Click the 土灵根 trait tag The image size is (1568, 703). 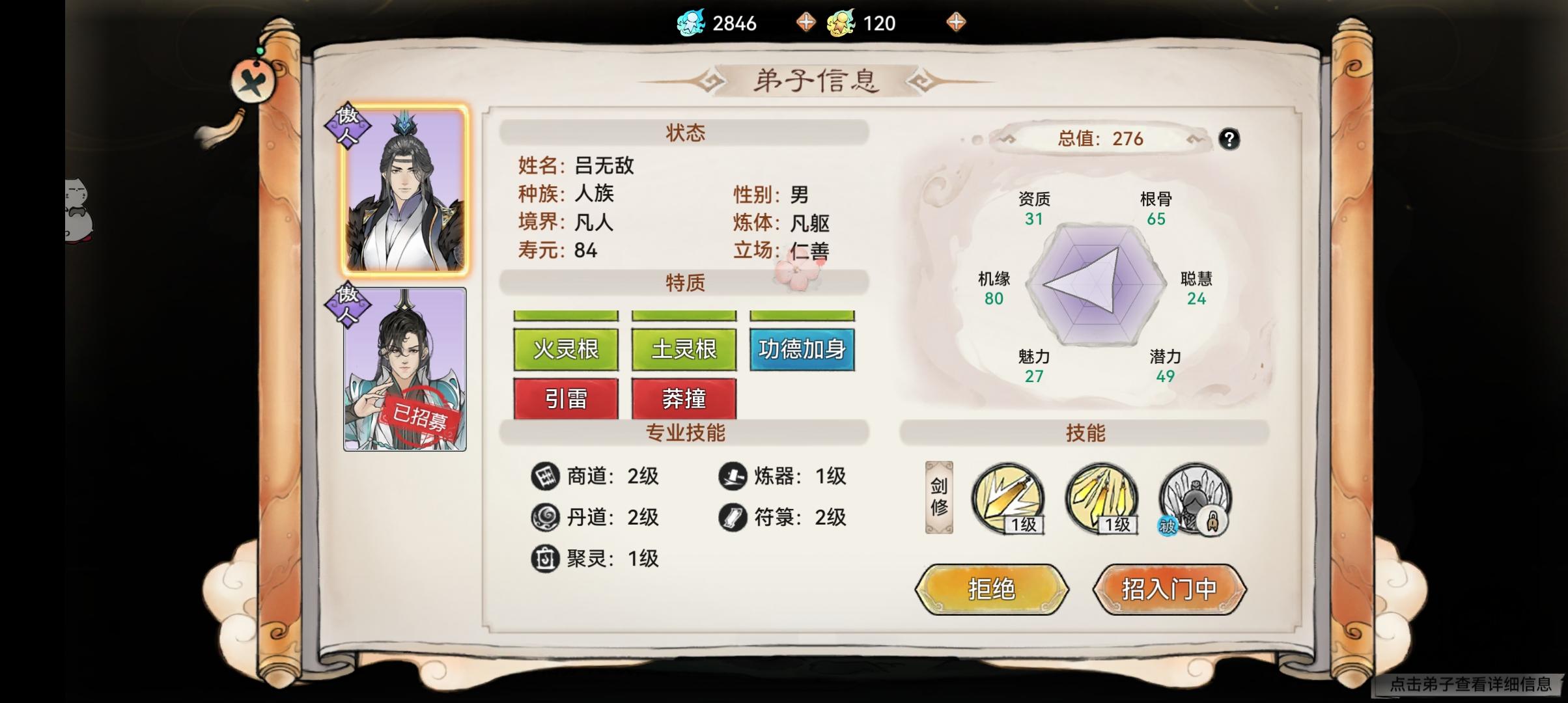tap(683, 348)
